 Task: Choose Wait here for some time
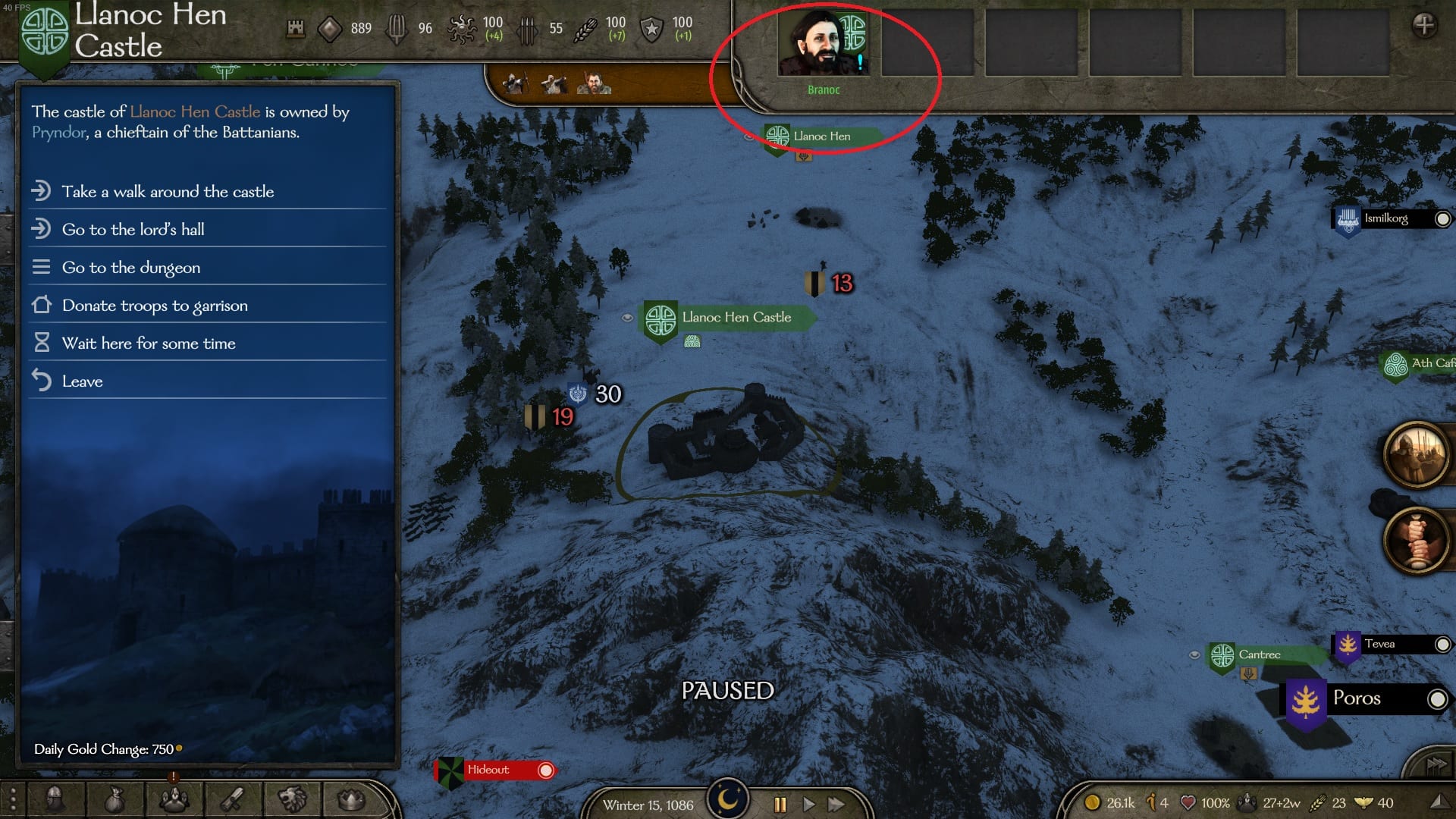(x=149, y=344)
